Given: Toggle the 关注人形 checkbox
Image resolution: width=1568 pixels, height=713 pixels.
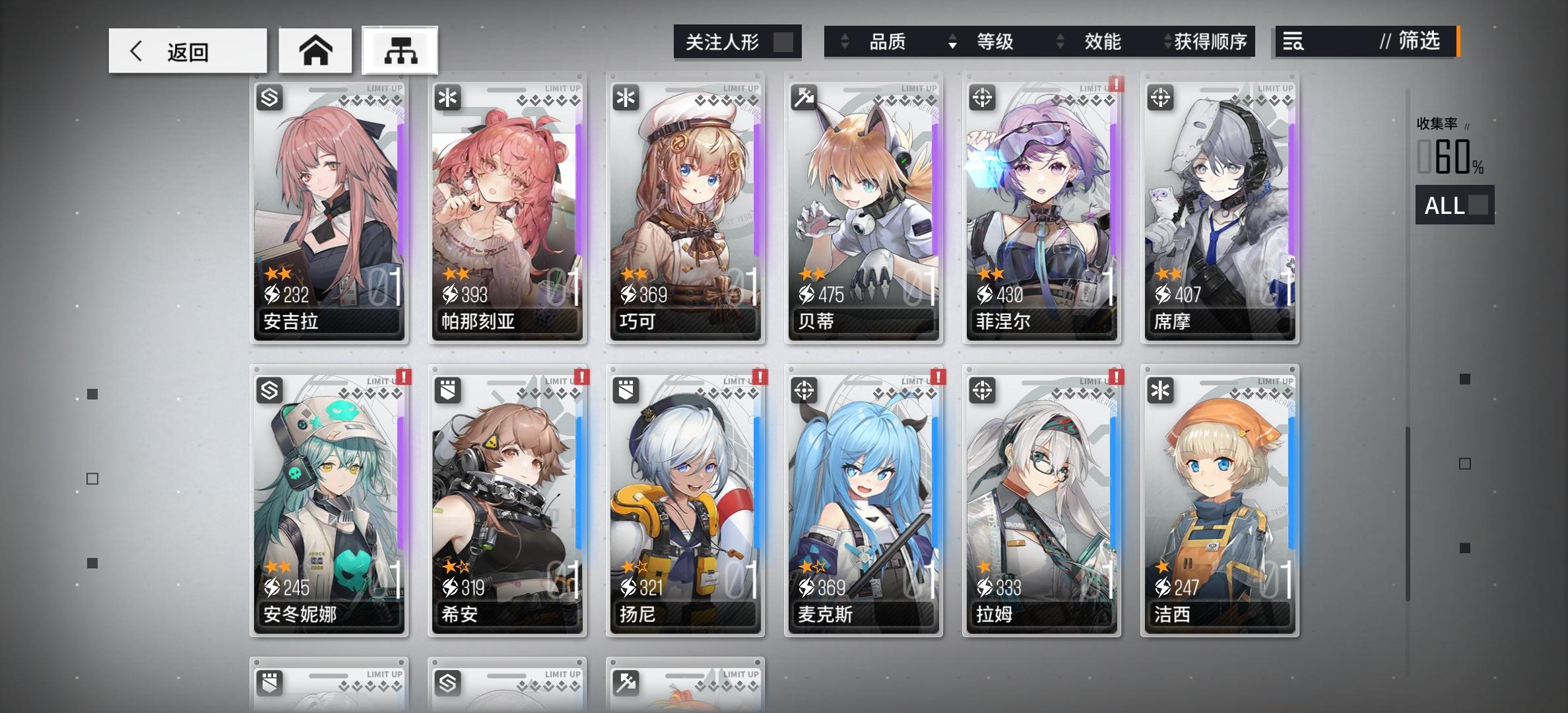Looking at the screenshot, I should click(783, 41).
